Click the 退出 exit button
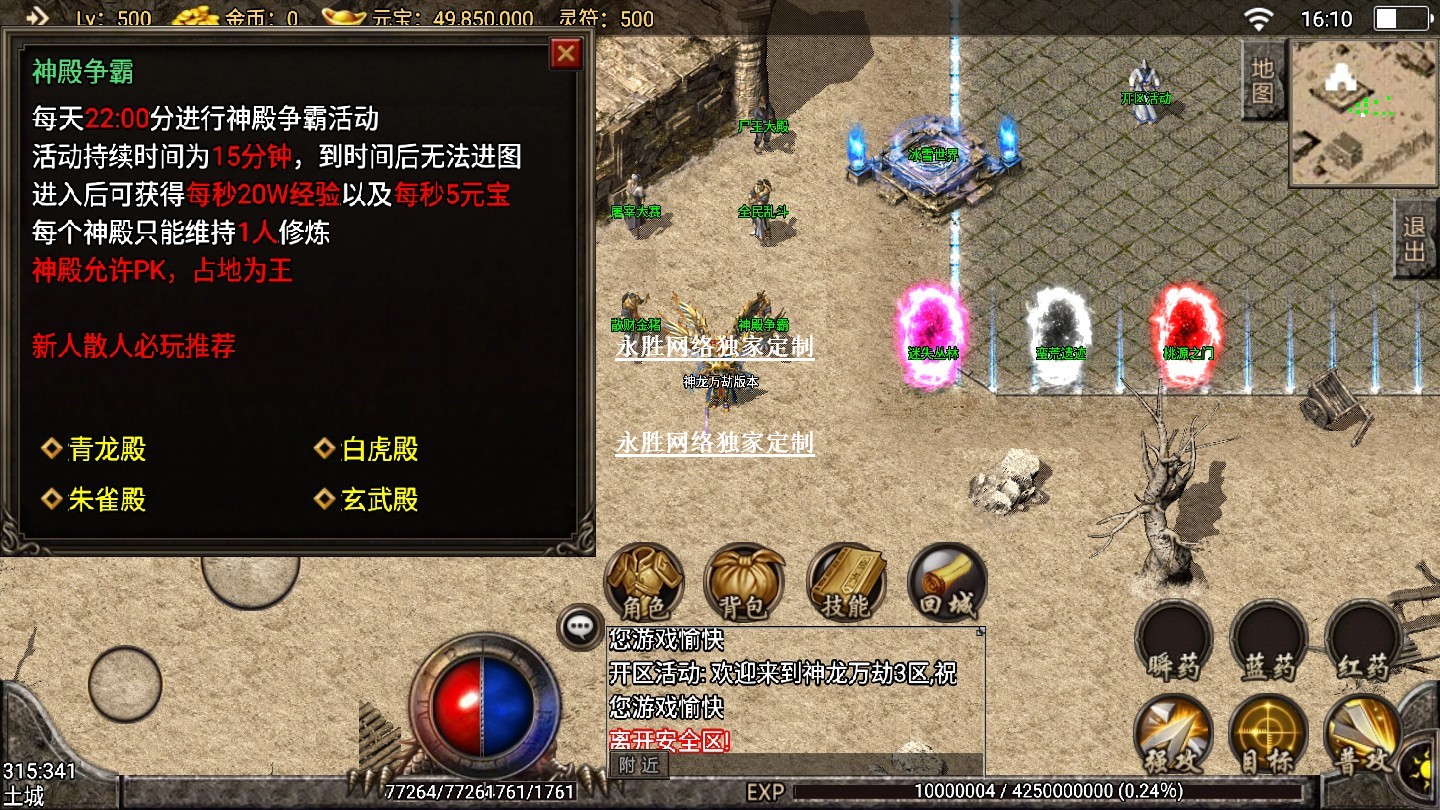The width and height of the screenshot is (1440, 810). pos(1415,238)
